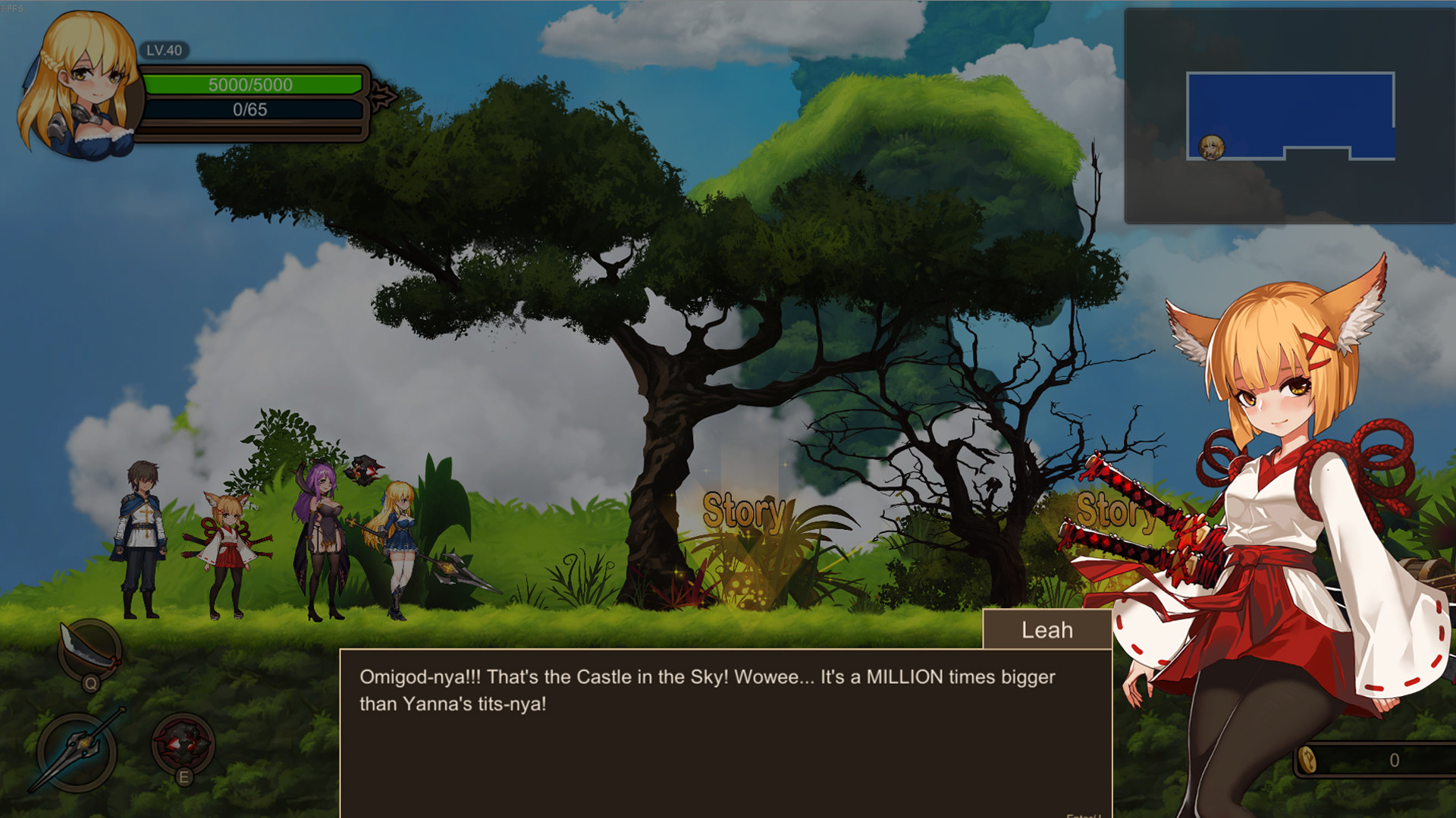Use the red-eyed dark creature skill

point(182,744)
